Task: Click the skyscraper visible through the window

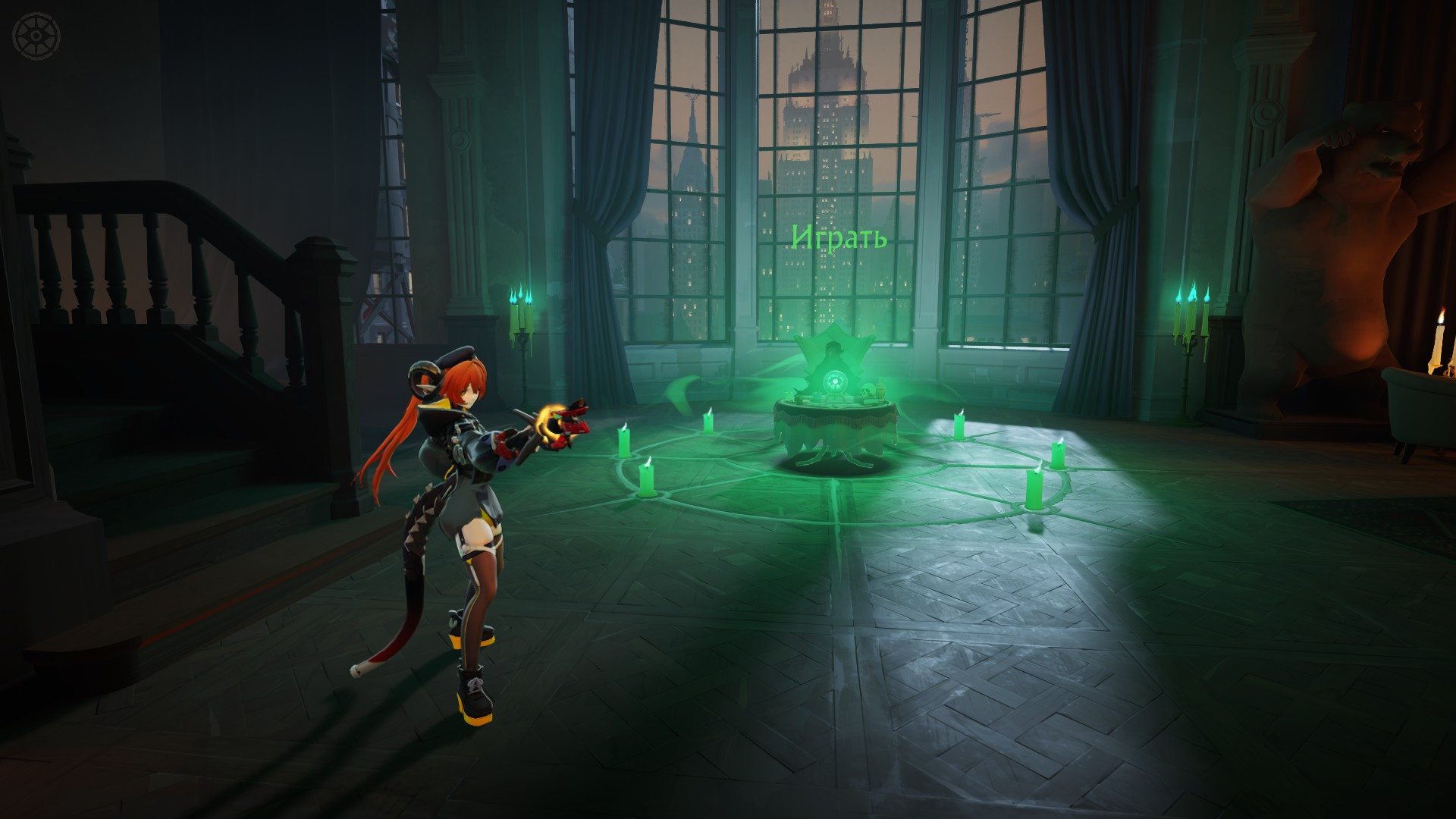Action: (827, 136)
